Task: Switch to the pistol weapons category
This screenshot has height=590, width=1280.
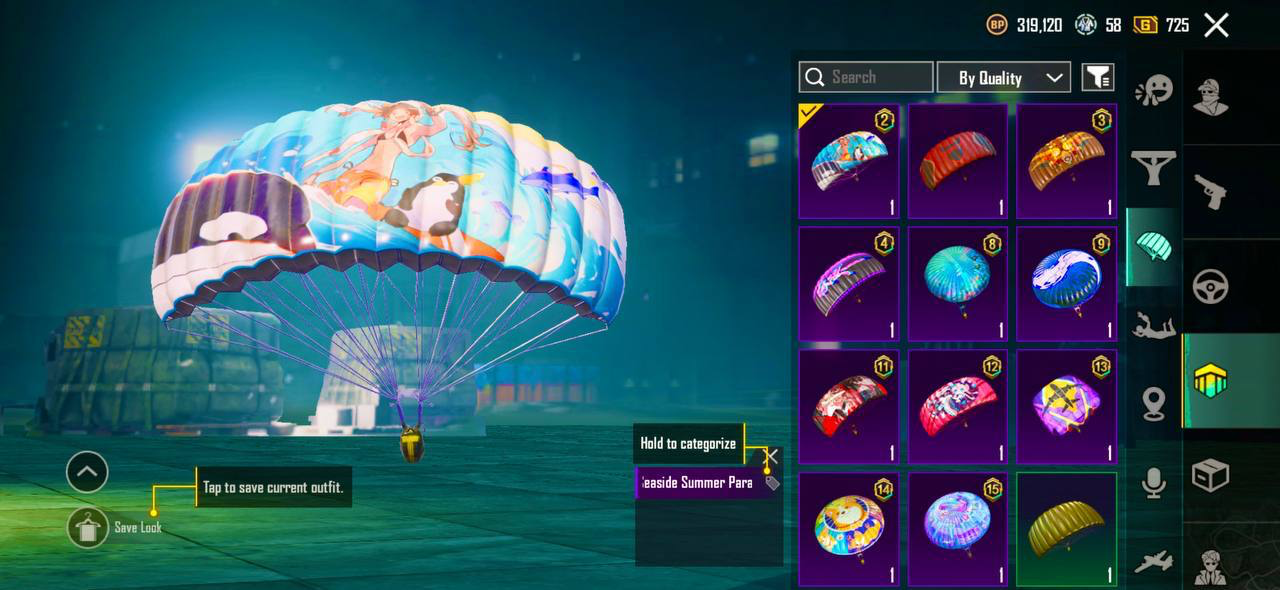Action: [1211, 190]
